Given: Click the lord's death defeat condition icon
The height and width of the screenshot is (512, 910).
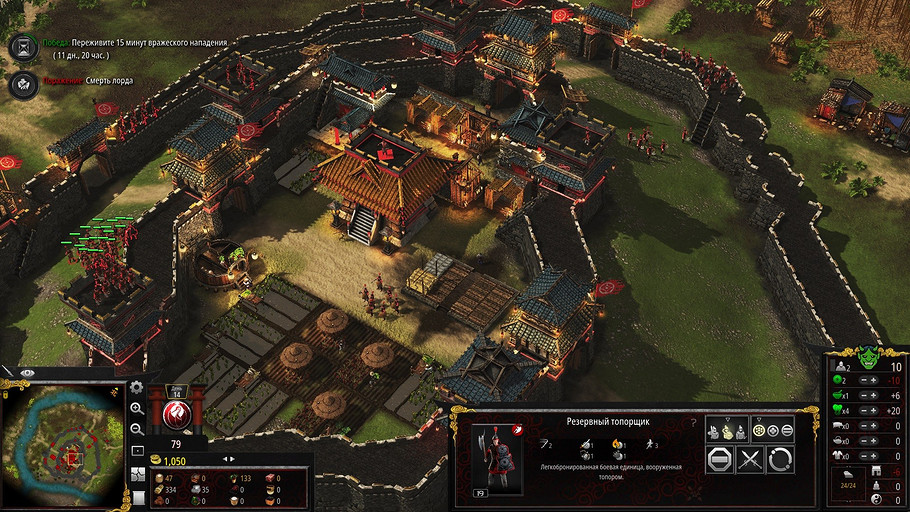Looking at the screenshot, I should [22, 84].
